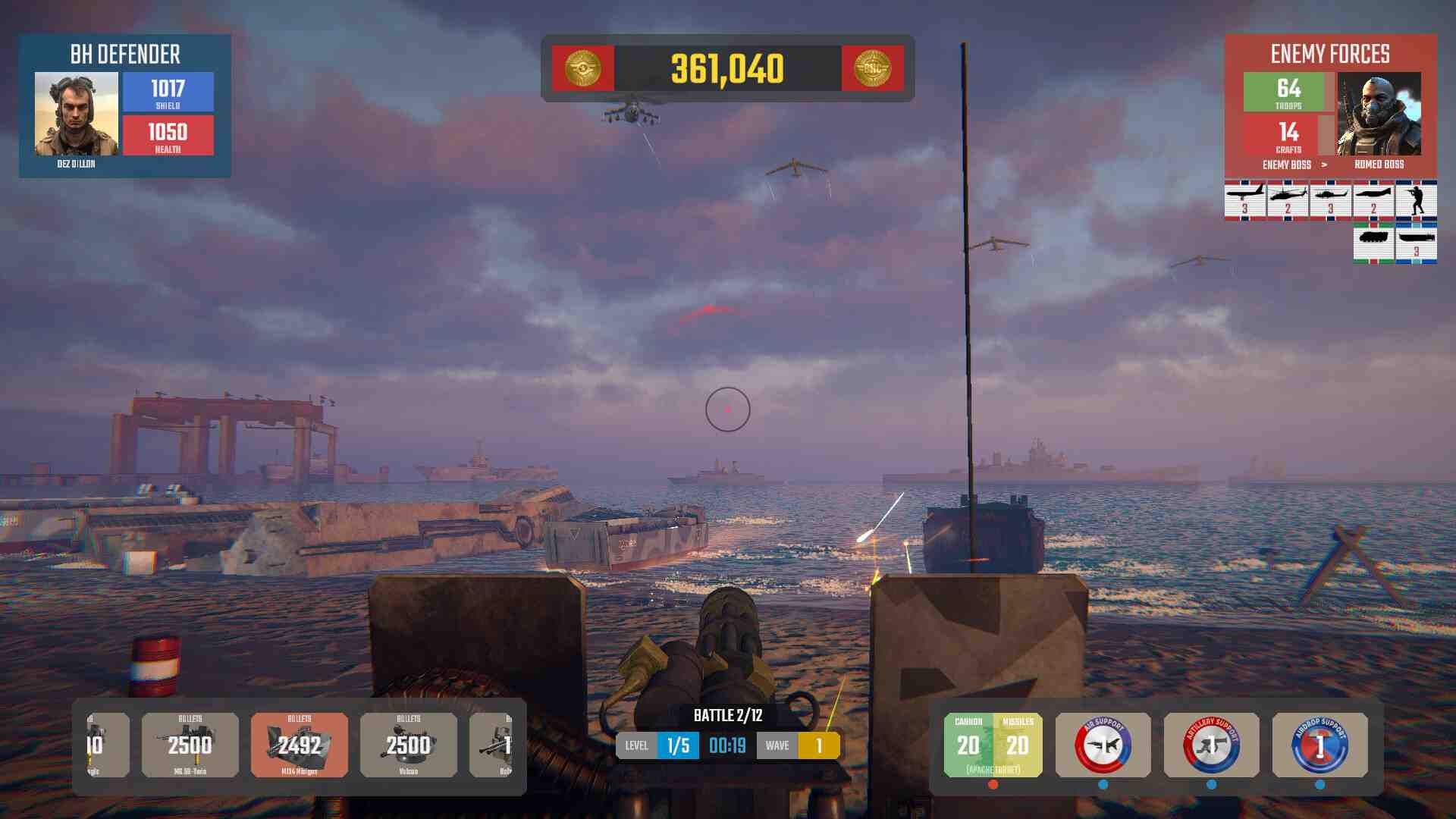Viewport: 1456px width, 819px height.
Task: Call in Air Support
Action: [x=1103, y=745]
